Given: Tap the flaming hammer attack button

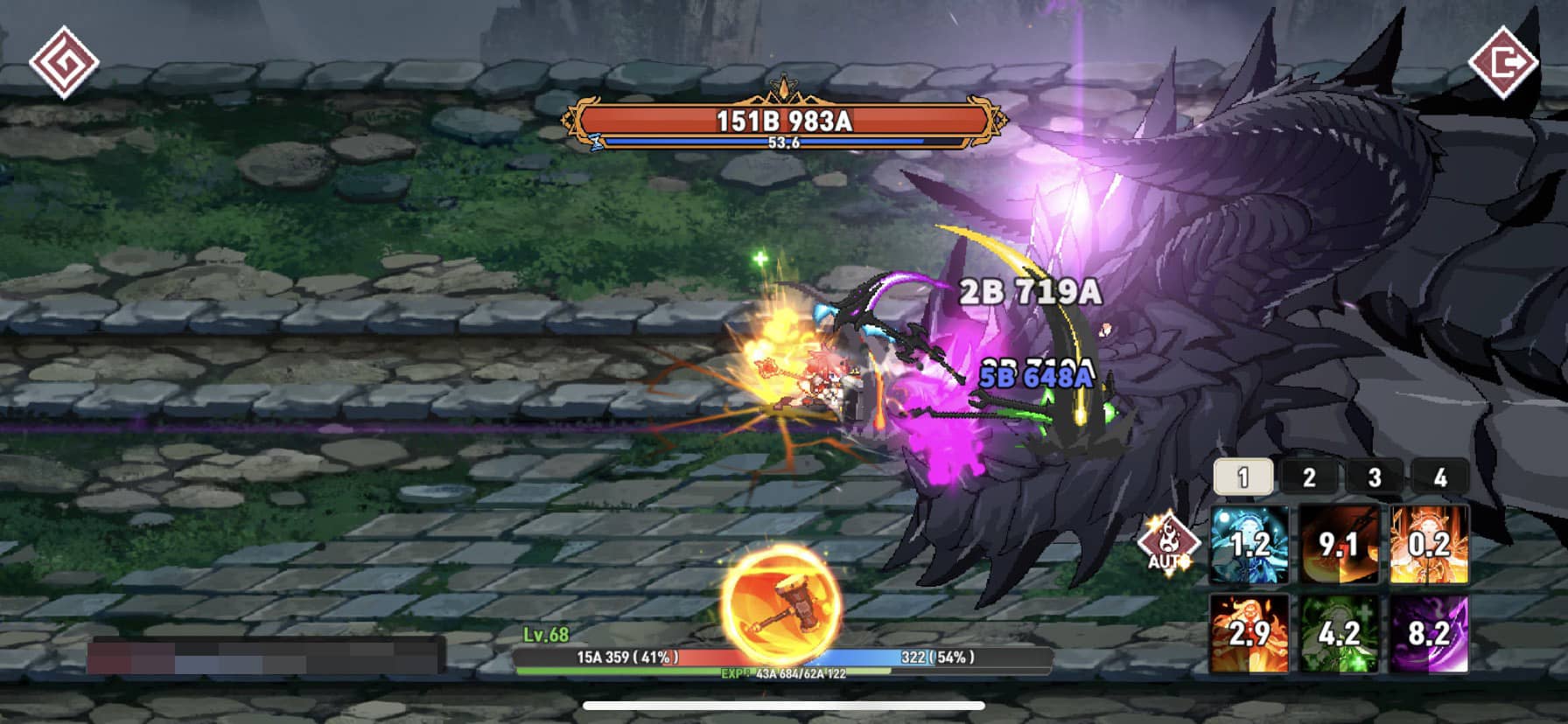Looking at the screenshot, I should pos(781,604).
